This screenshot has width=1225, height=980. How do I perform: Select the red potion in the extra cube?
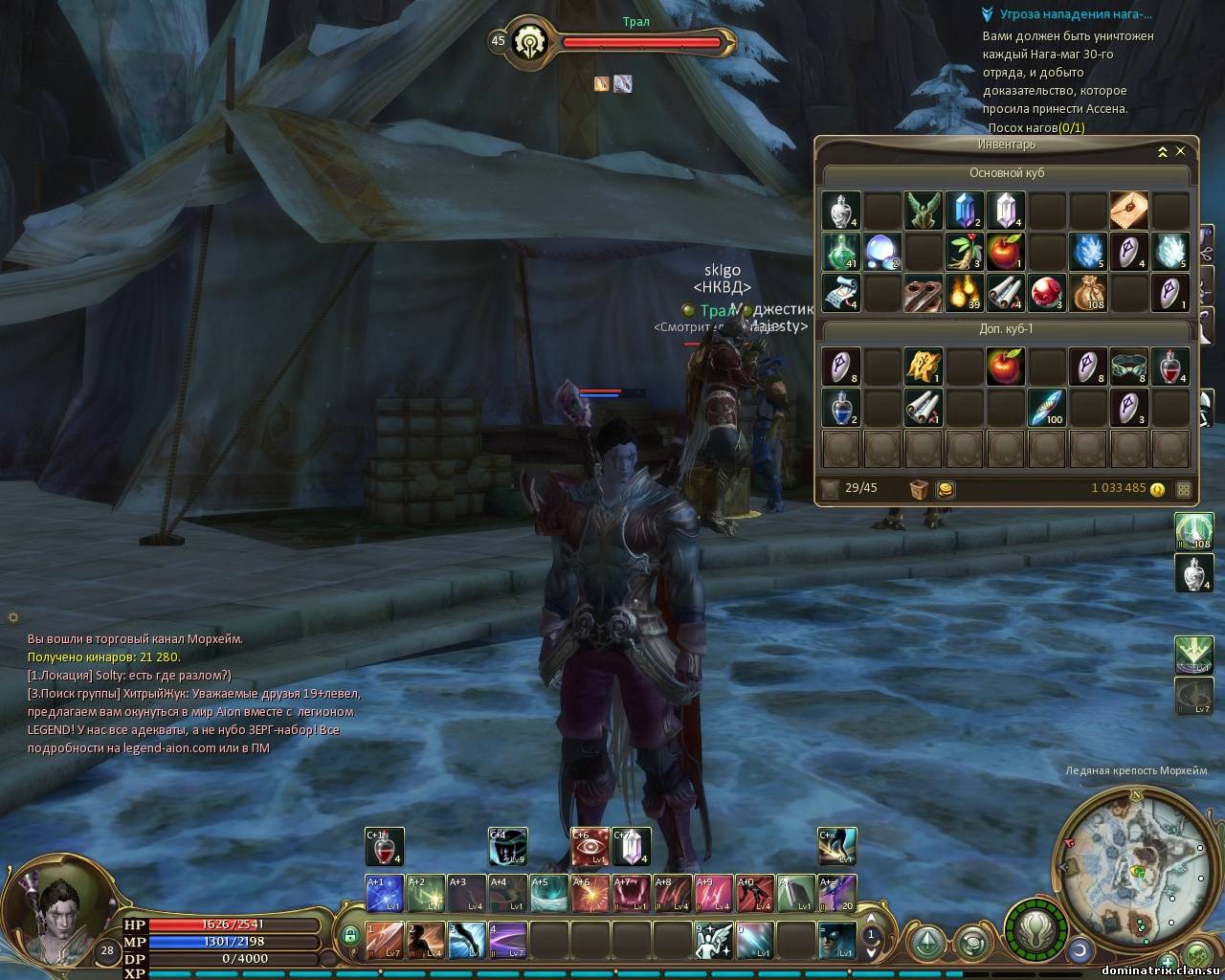tap(1169, 367)
